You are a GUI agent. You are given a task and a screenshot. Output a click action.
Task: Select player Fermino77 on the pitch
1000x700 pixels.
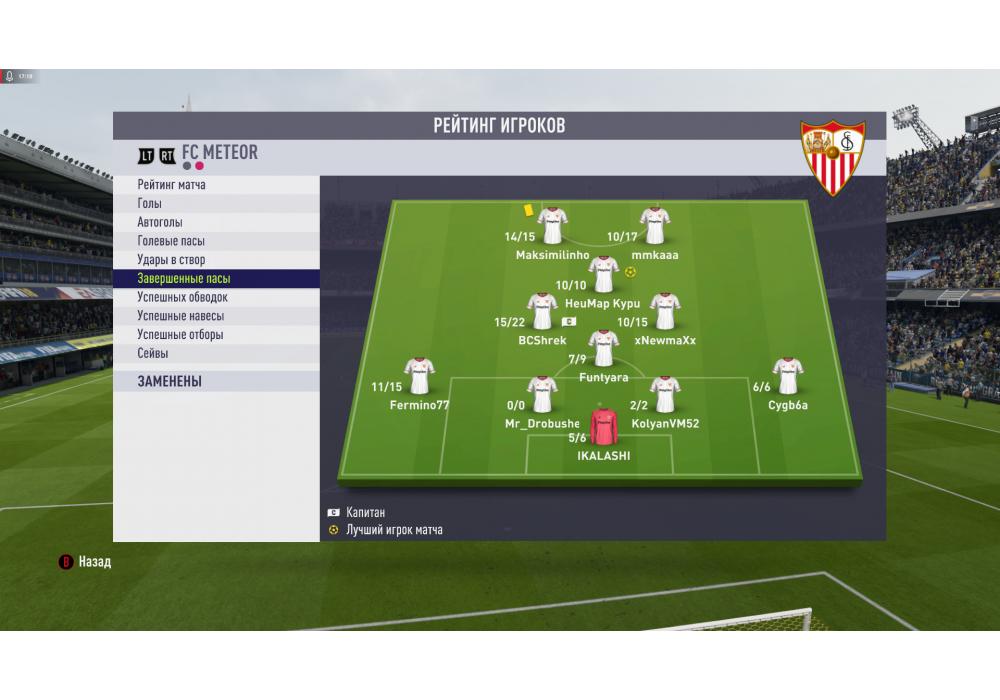coord(419,375)
